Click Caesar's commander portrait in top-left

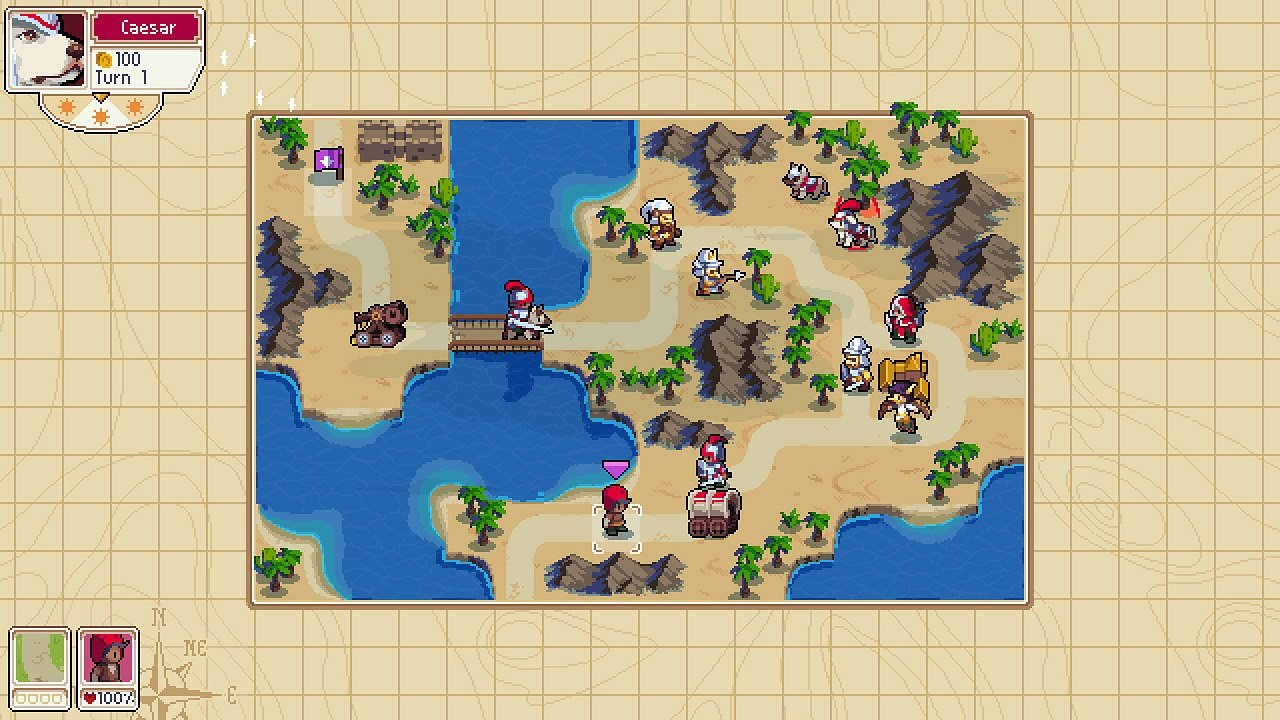pos(47,48)
